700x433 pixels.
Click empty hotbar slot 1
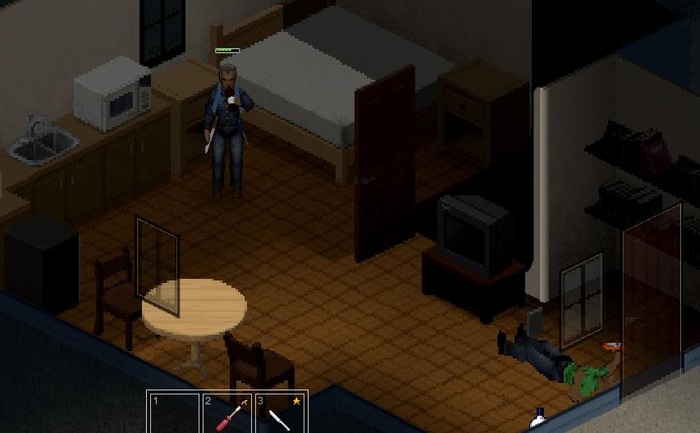point(174,414)
